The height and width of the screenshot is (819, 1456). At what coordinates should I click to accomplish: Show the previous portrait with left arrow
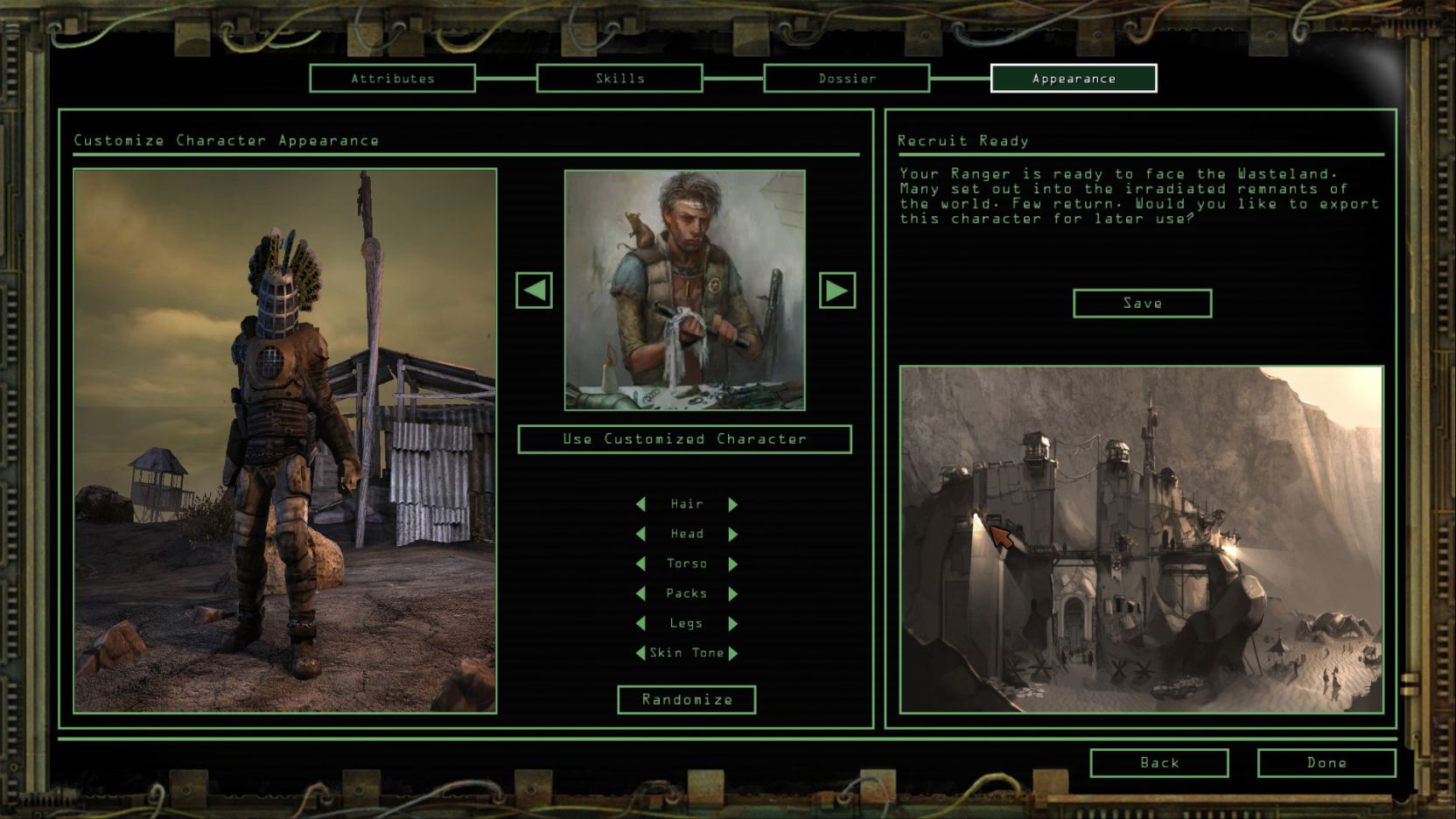click(534, 290)
